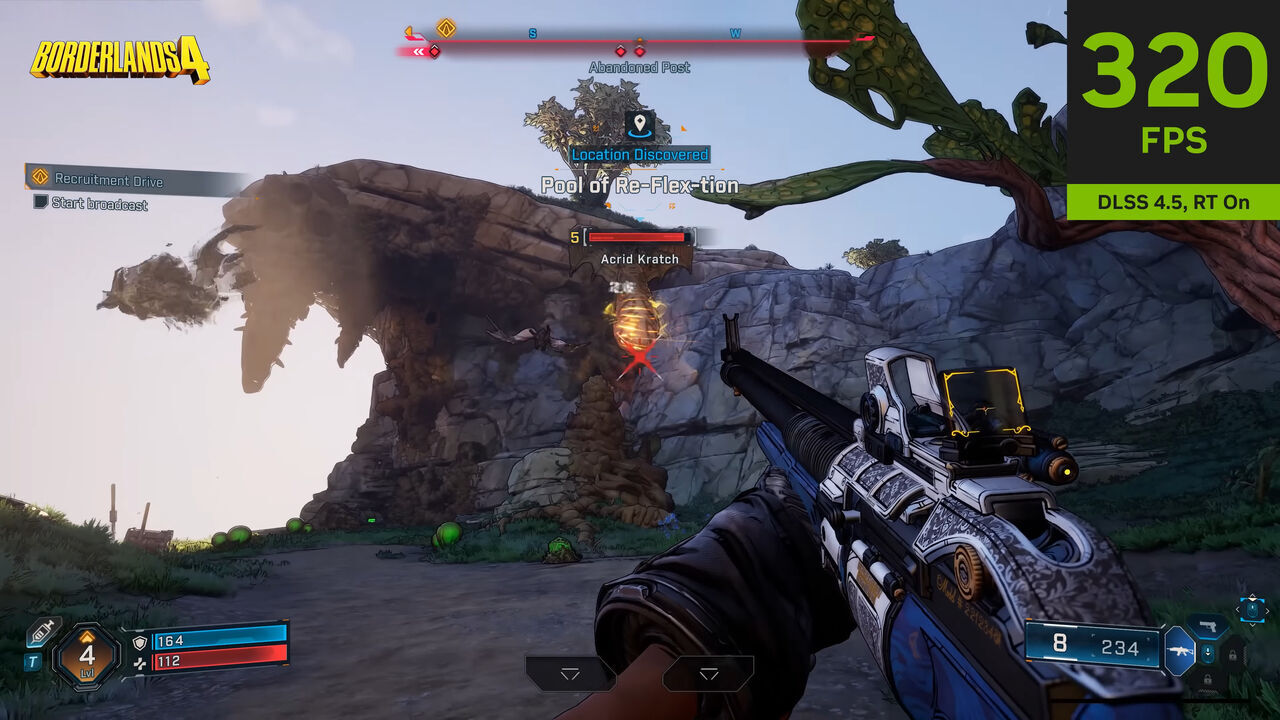Viewport: 1280px width, 720px height.
Task: Select the right ability slot at bottom center
Action: (x=708, y=673)
